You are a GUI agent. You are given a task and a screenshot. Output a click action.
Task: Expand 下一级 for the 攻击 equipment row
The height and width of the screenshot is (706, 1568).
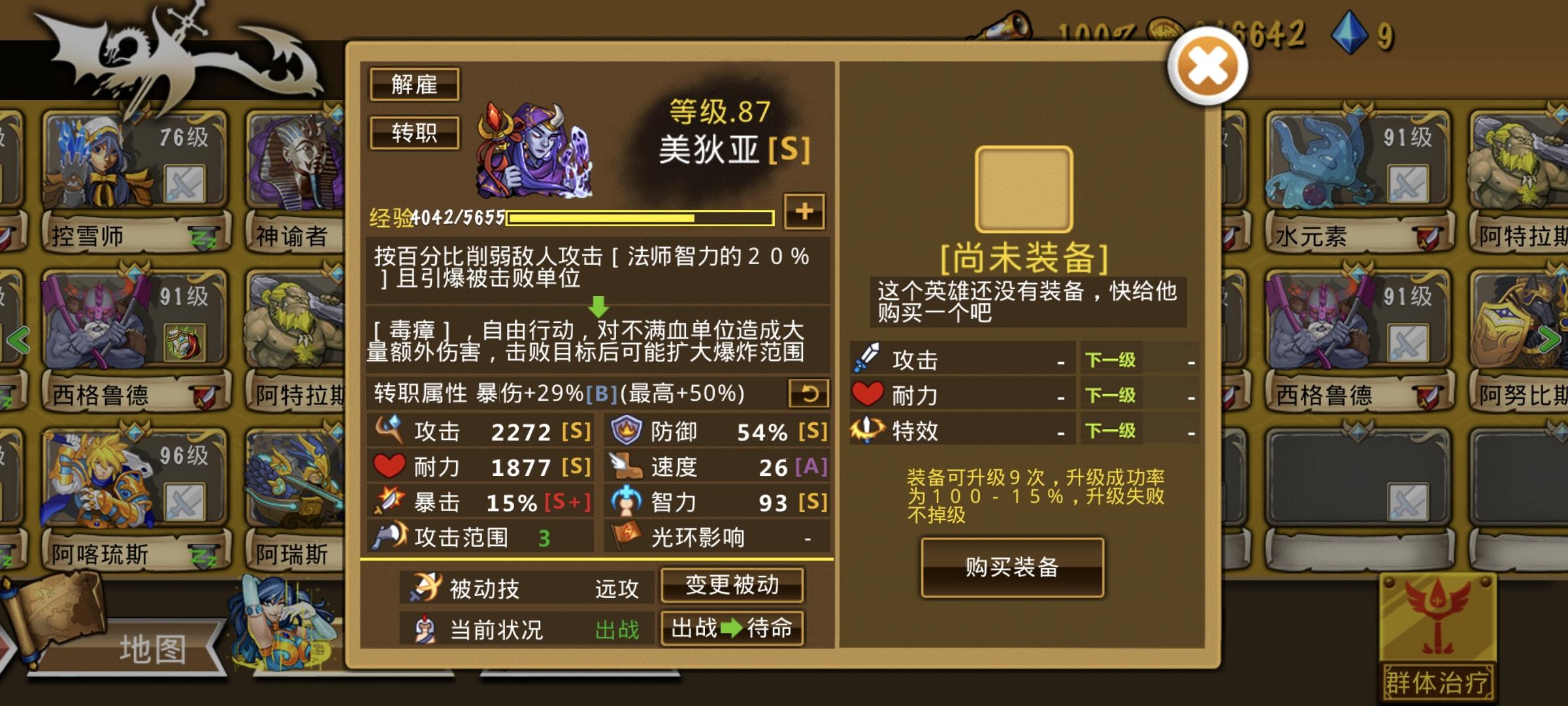click(x=1109, y=360)
